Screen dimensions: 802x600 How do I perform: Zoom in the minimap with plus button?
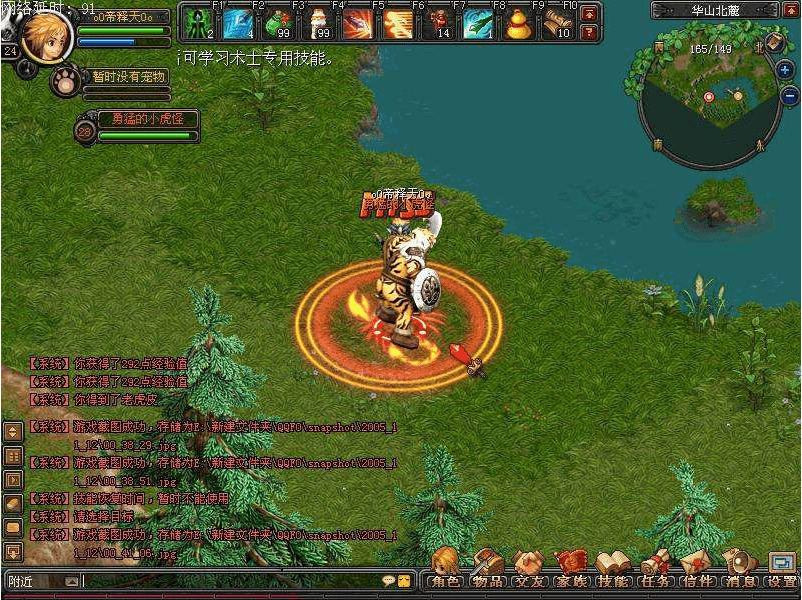[785, 70]
